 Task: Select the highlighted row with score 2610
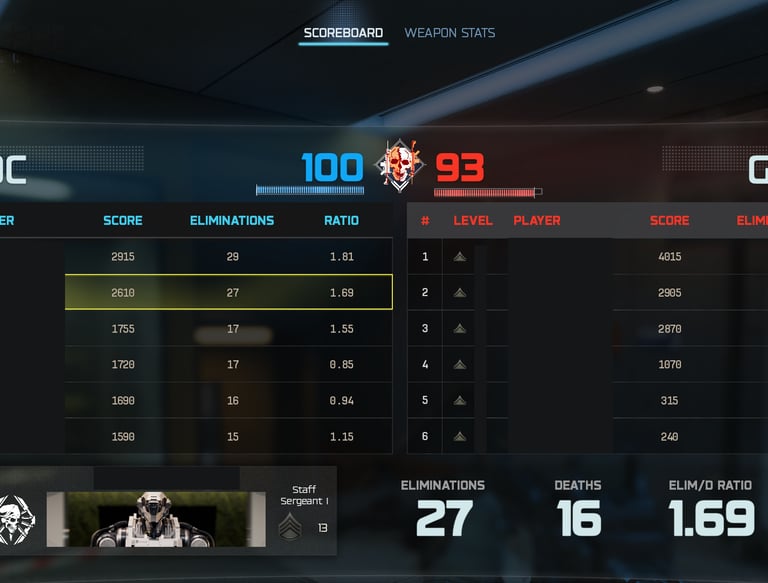click(228, 293)
